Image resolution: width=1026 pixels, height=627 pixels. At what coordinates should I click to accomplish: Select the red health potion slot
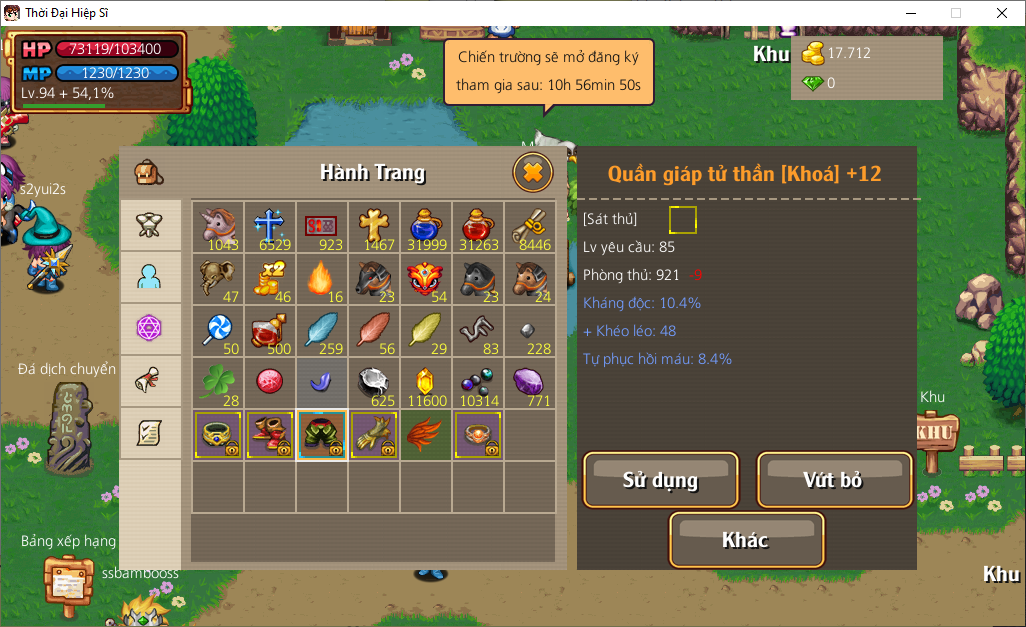click(x=478, y=227)
